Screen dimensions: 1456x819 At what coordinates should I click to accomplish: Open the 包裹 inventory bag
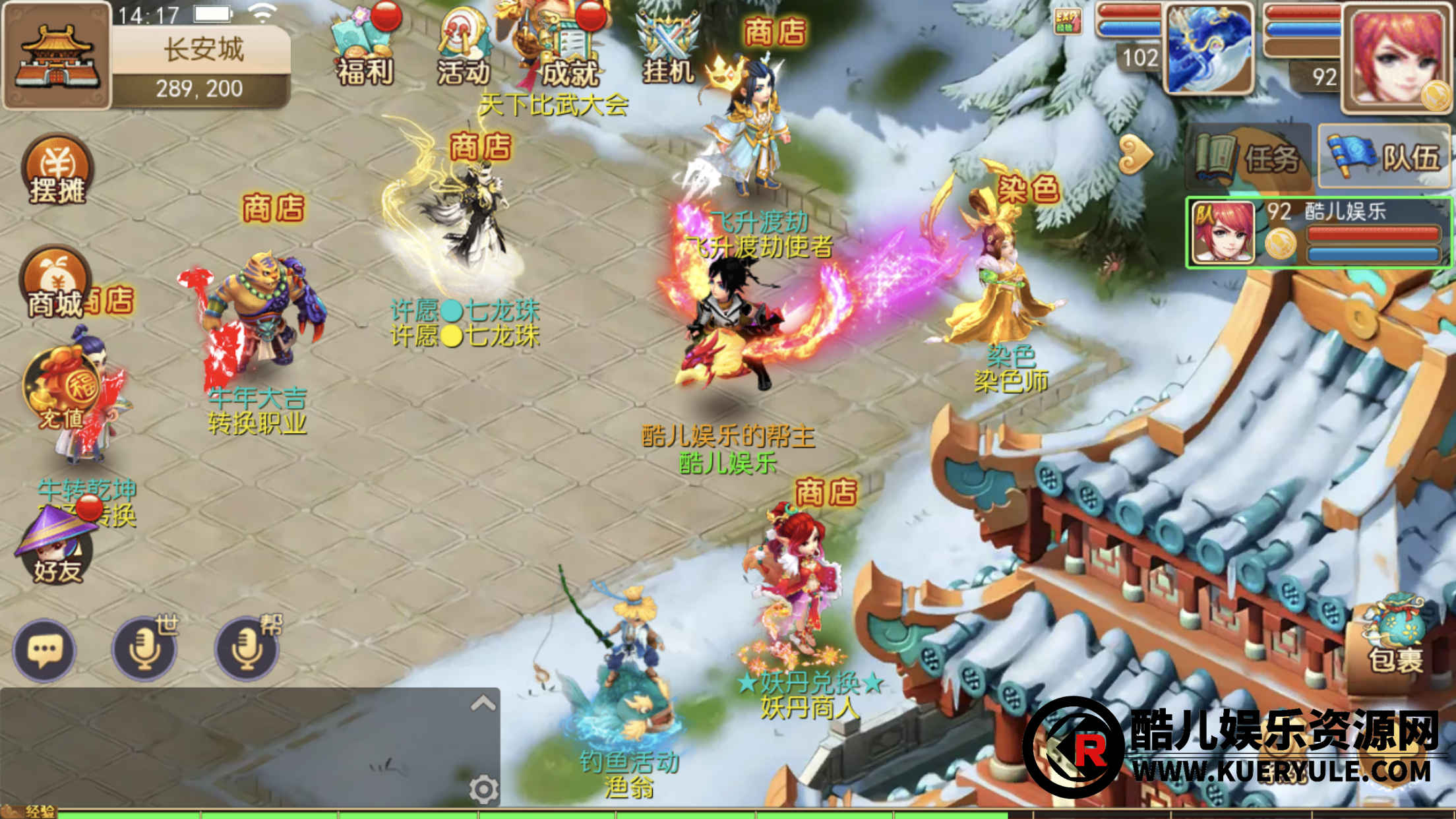[1395, 638]
